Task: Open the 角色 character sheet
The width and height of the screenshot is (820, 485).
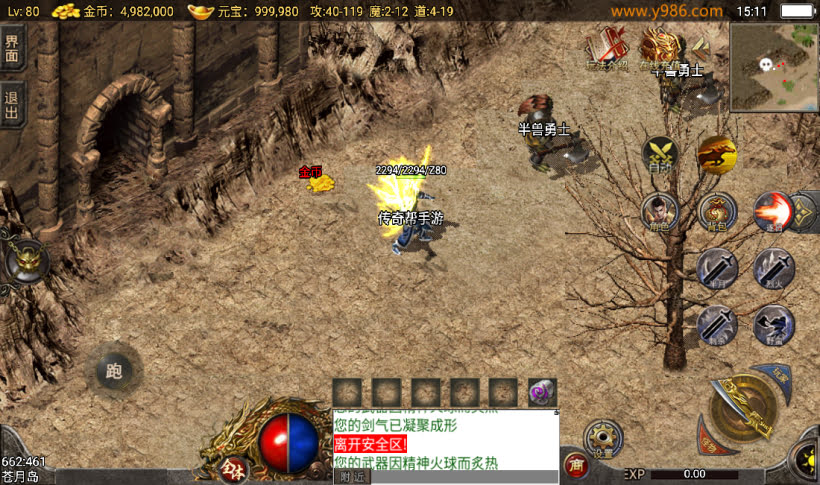Action: 660,211
